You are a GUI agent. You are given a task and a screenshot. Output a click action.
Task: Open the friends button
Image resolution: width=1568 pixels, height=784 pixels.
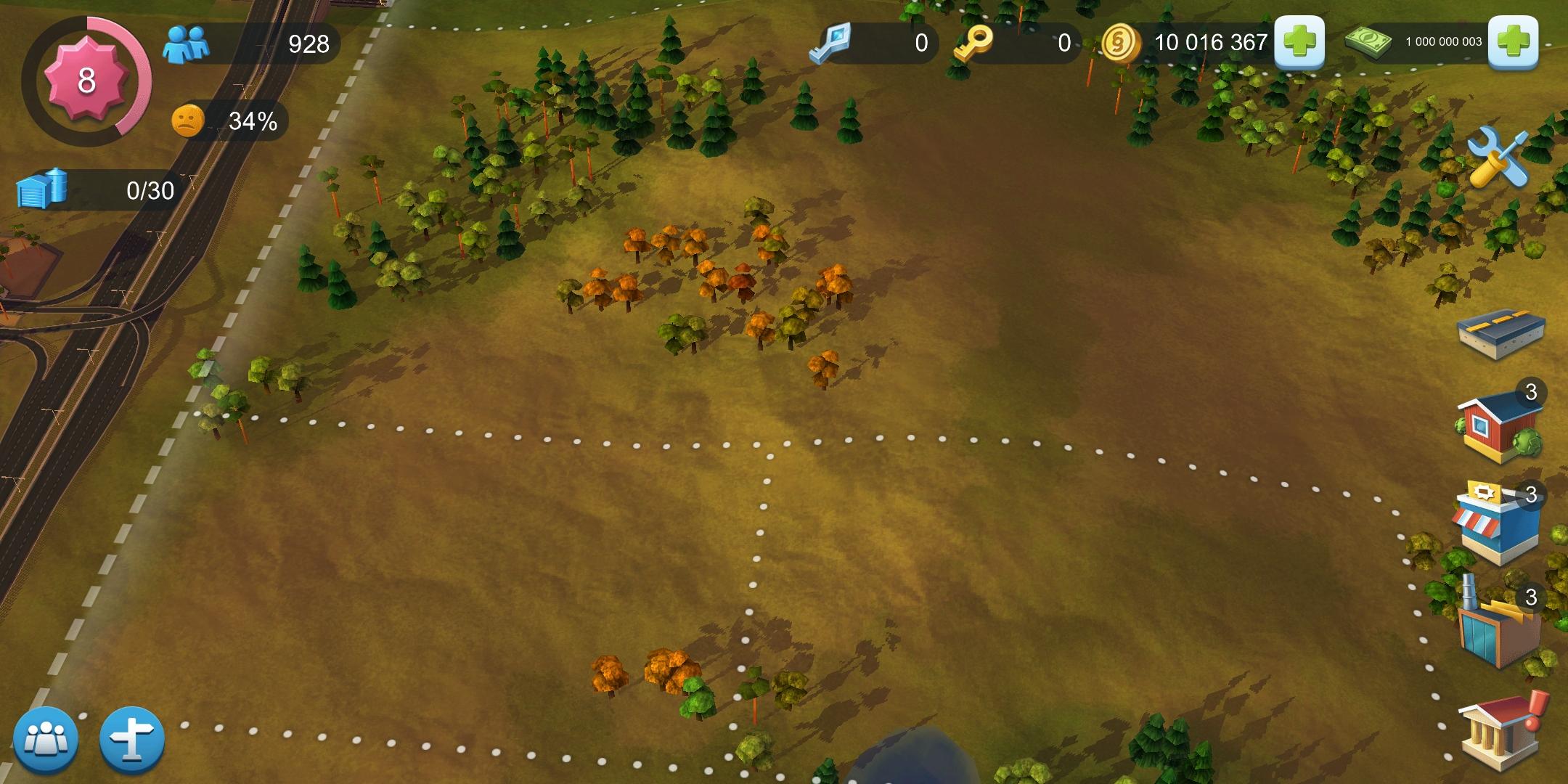click(45, 740)
